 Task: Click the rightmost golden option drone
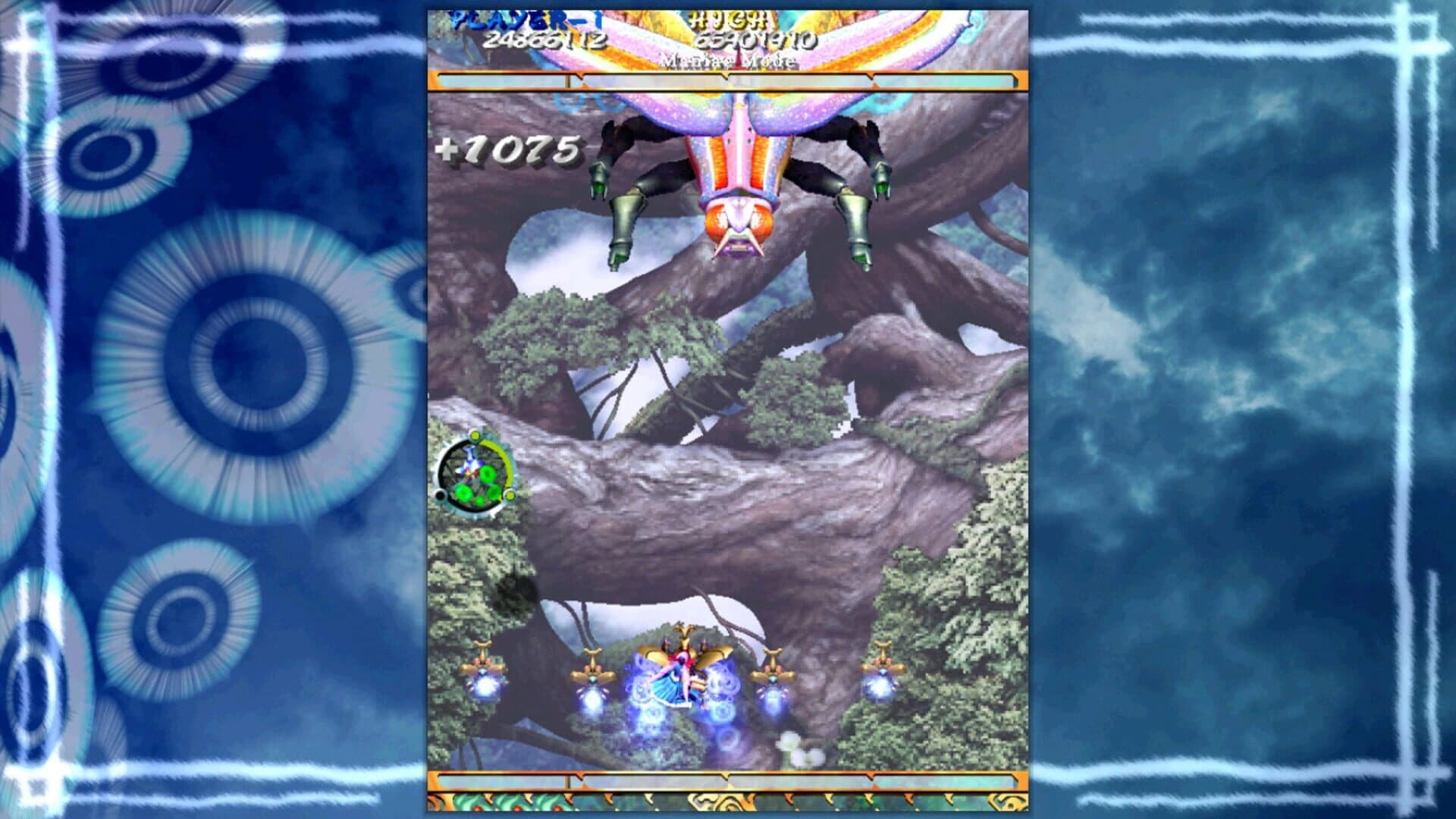click(883, 667)
